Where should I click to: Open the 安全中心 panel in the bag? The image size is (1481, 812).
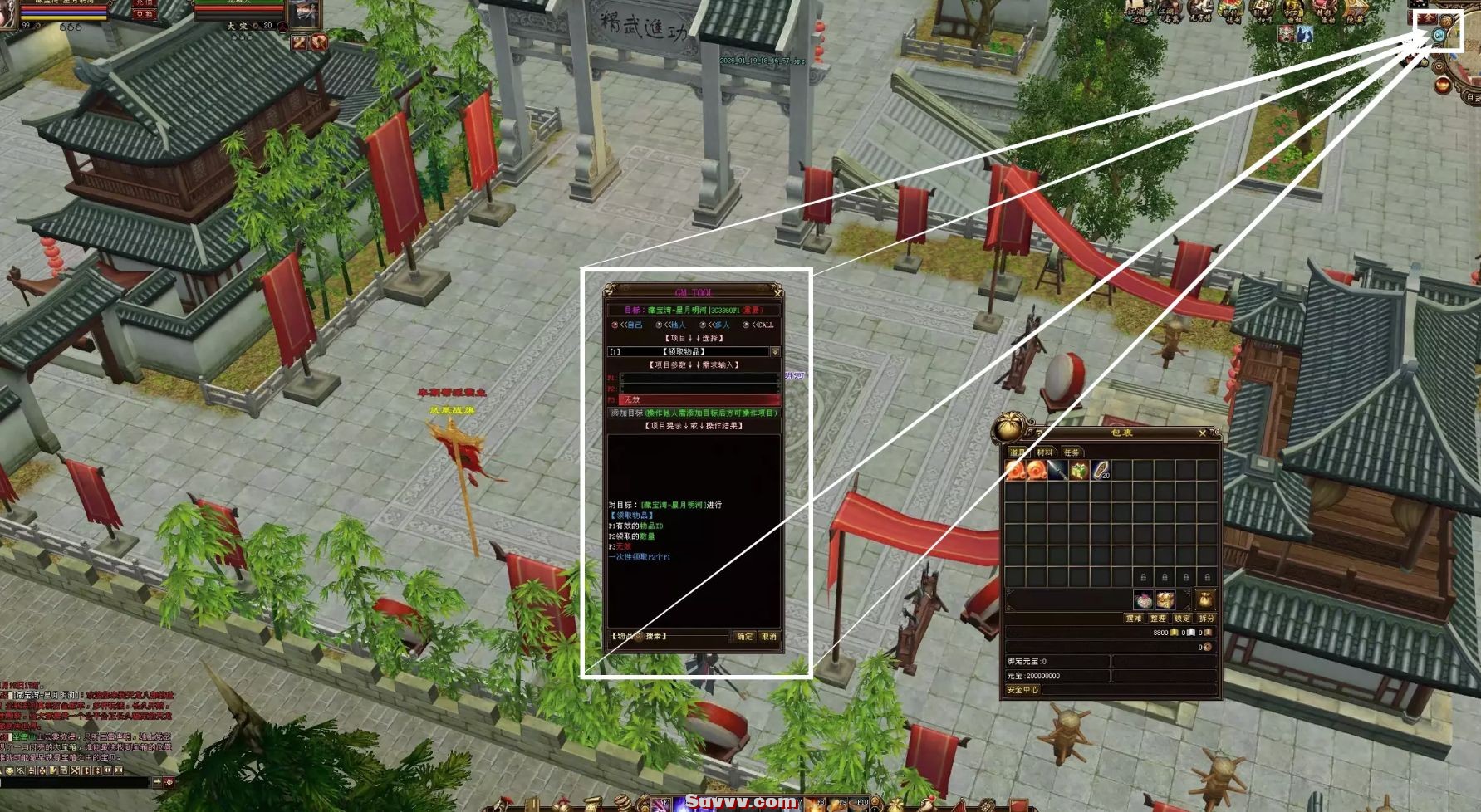coord(1022,689)
